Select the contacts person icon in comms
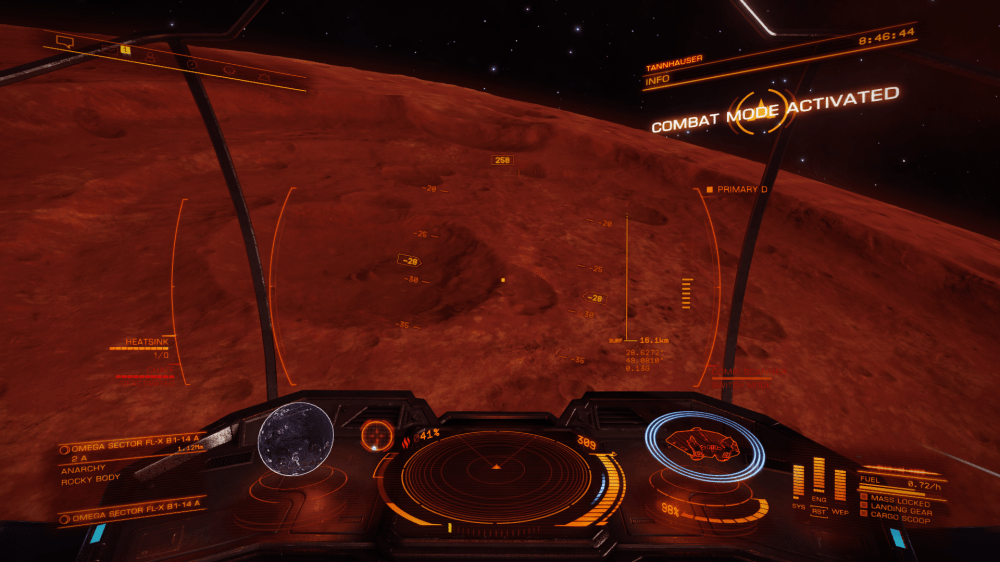The image size is (1000, 562). 152,56
